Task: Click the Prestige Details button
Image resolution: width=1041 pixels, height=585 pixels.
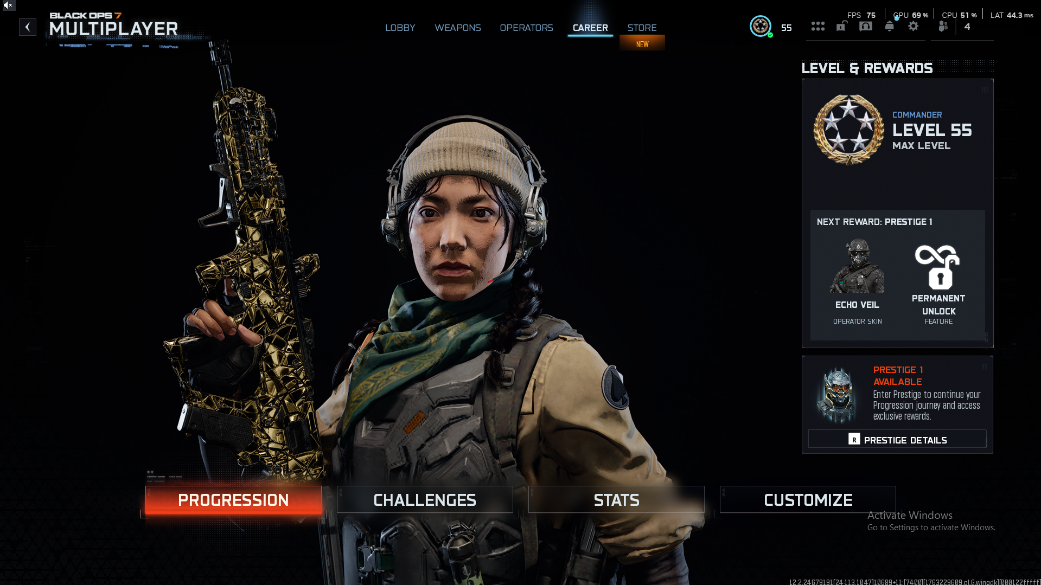Action: (897, 439)
